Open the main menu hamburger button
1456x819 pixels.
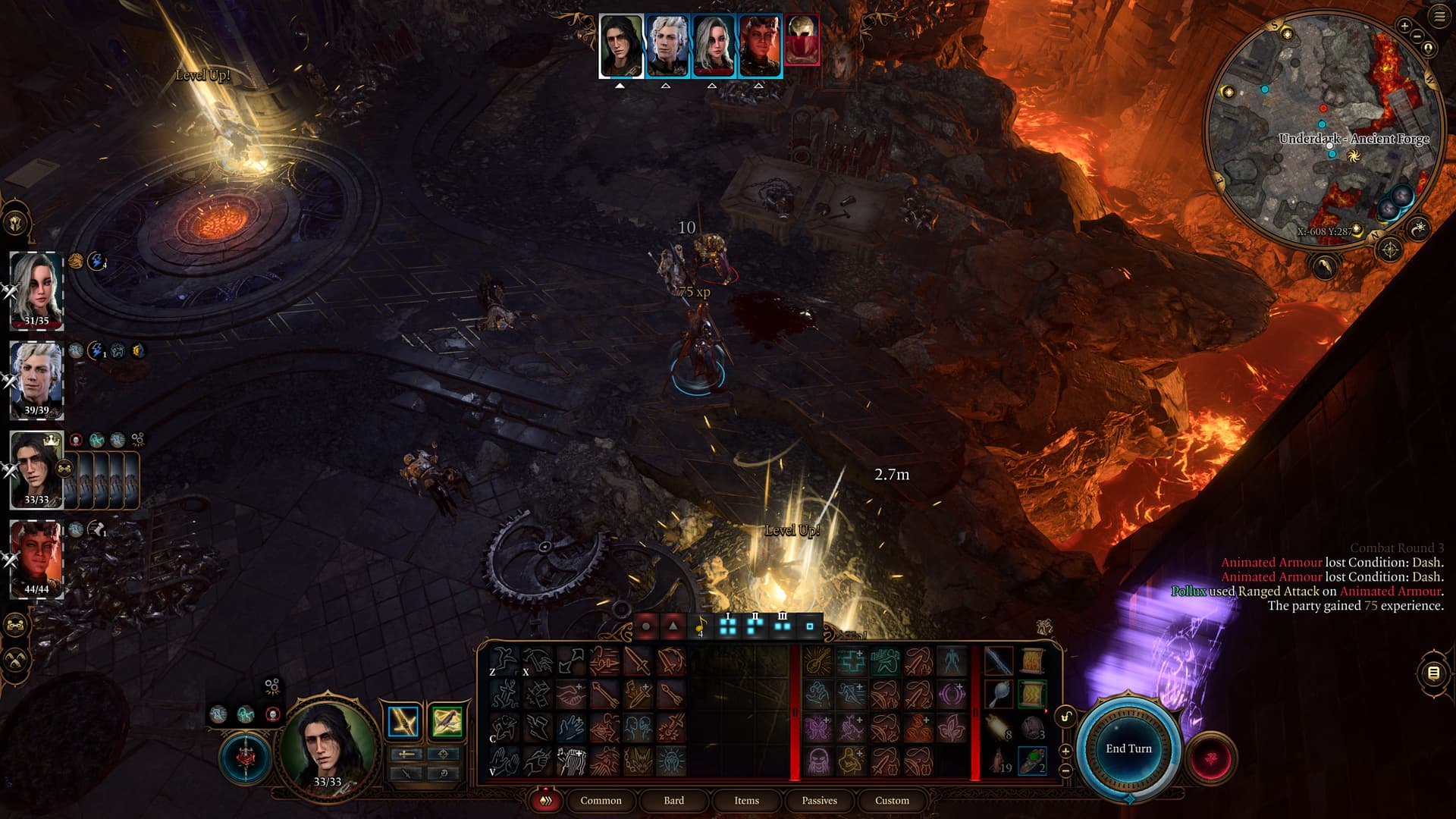coord(1439,17)
